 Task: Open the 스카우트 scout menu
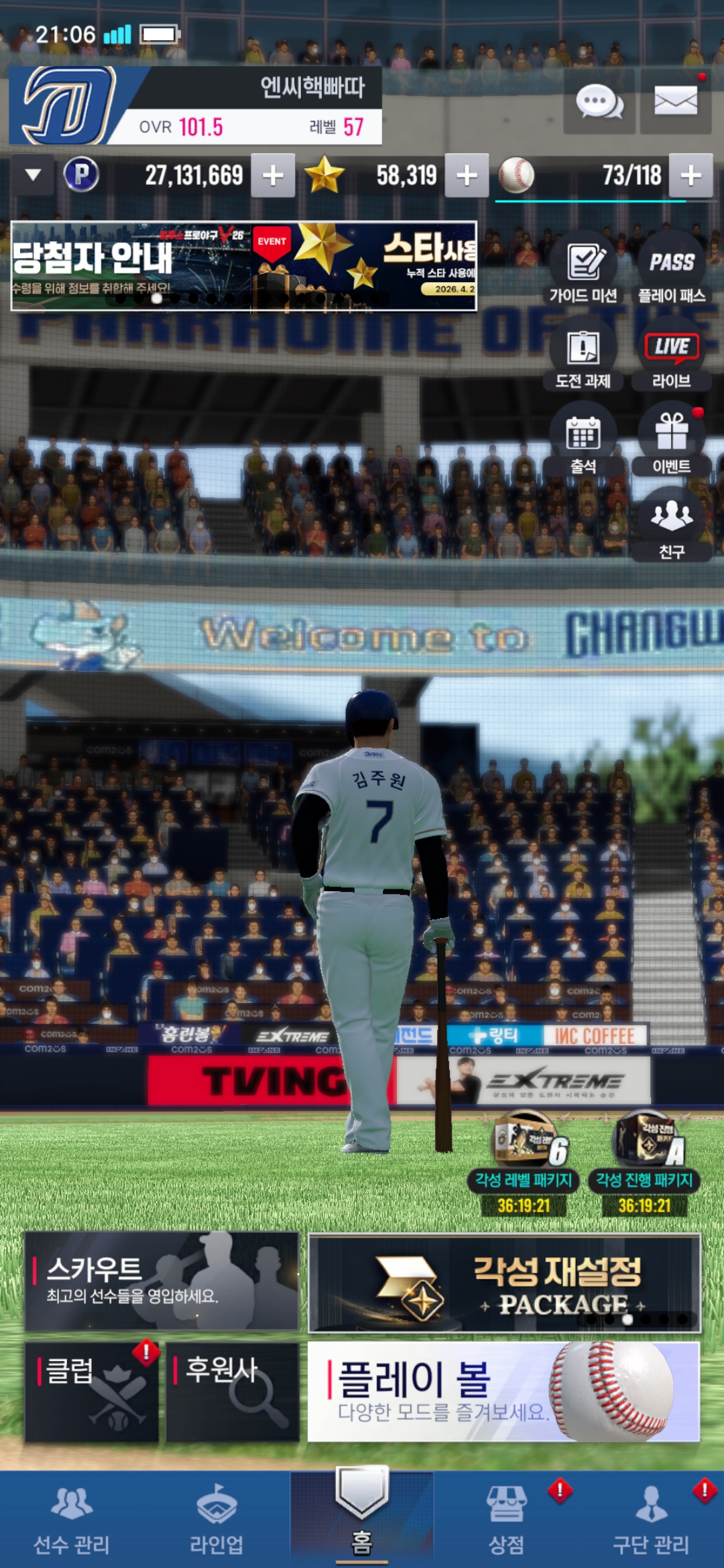click(162, 1281)
